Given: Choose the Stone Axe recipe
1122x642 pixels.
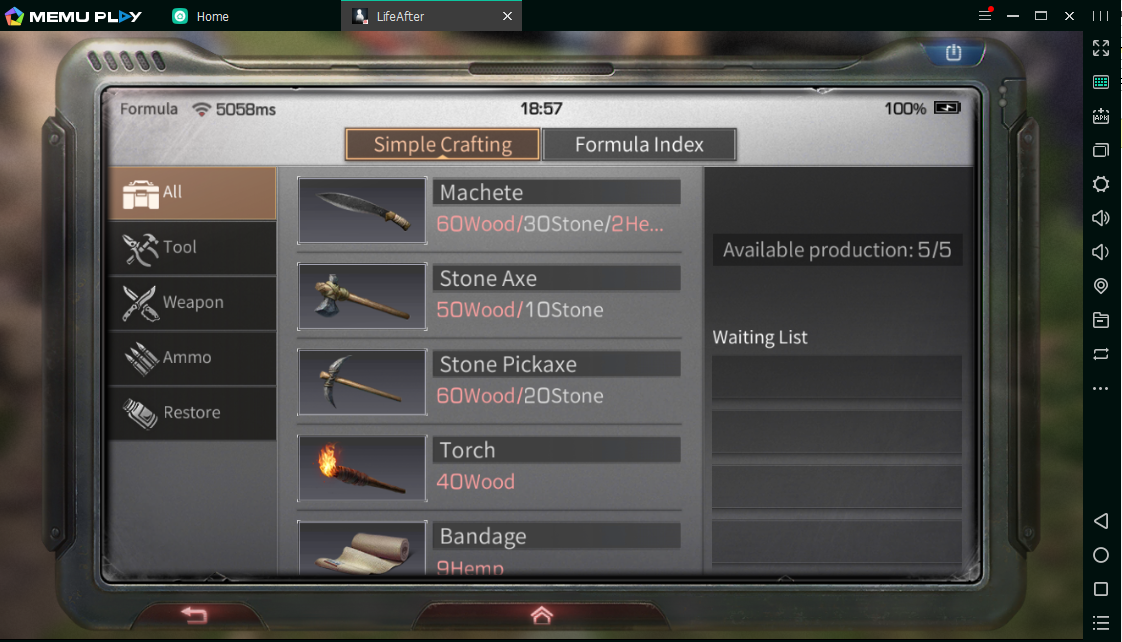Looking at the screenshot, I should point(490,296).
